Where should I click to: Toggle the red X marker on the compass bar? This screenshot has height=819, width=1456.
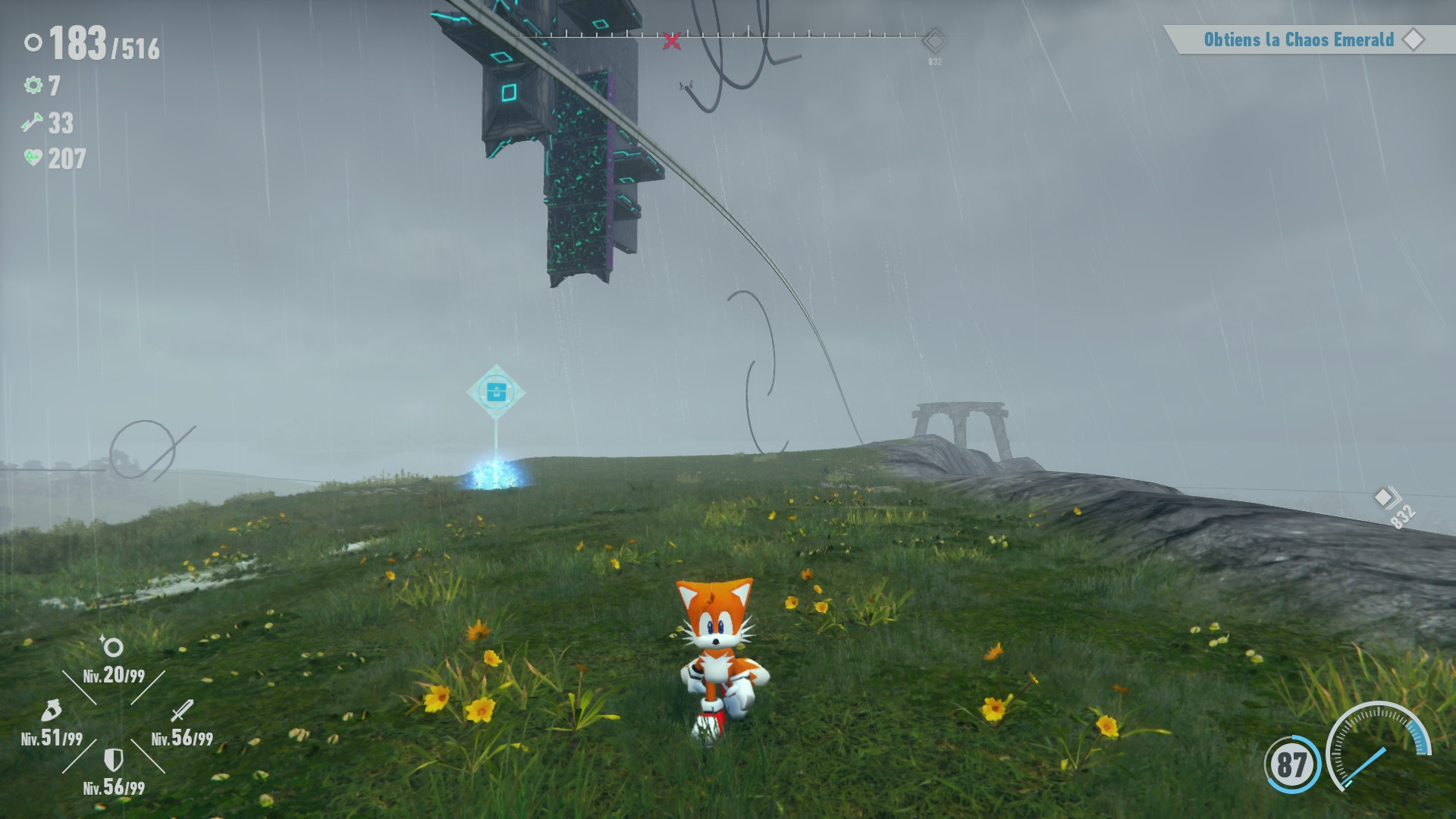[670, 40]
